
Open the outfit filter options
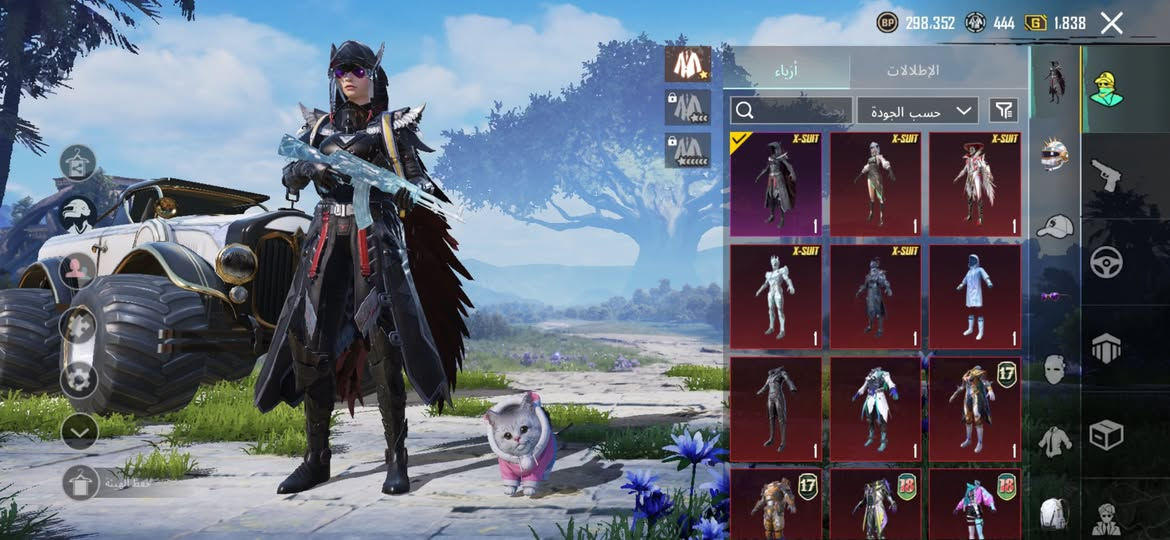(x=1003, y=110)
